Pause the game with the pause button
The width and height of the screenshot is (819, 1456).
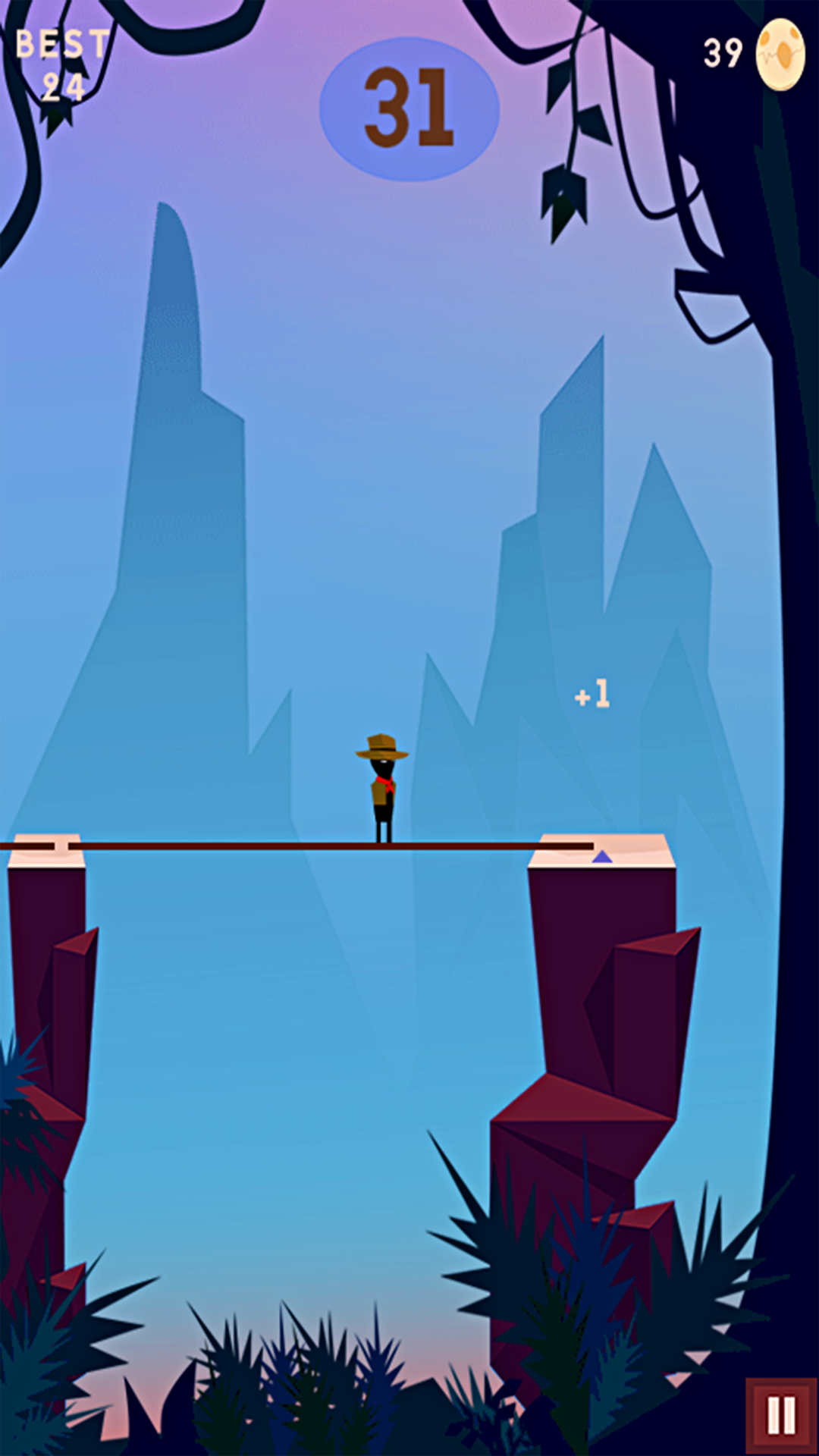tap(781, 1415)
